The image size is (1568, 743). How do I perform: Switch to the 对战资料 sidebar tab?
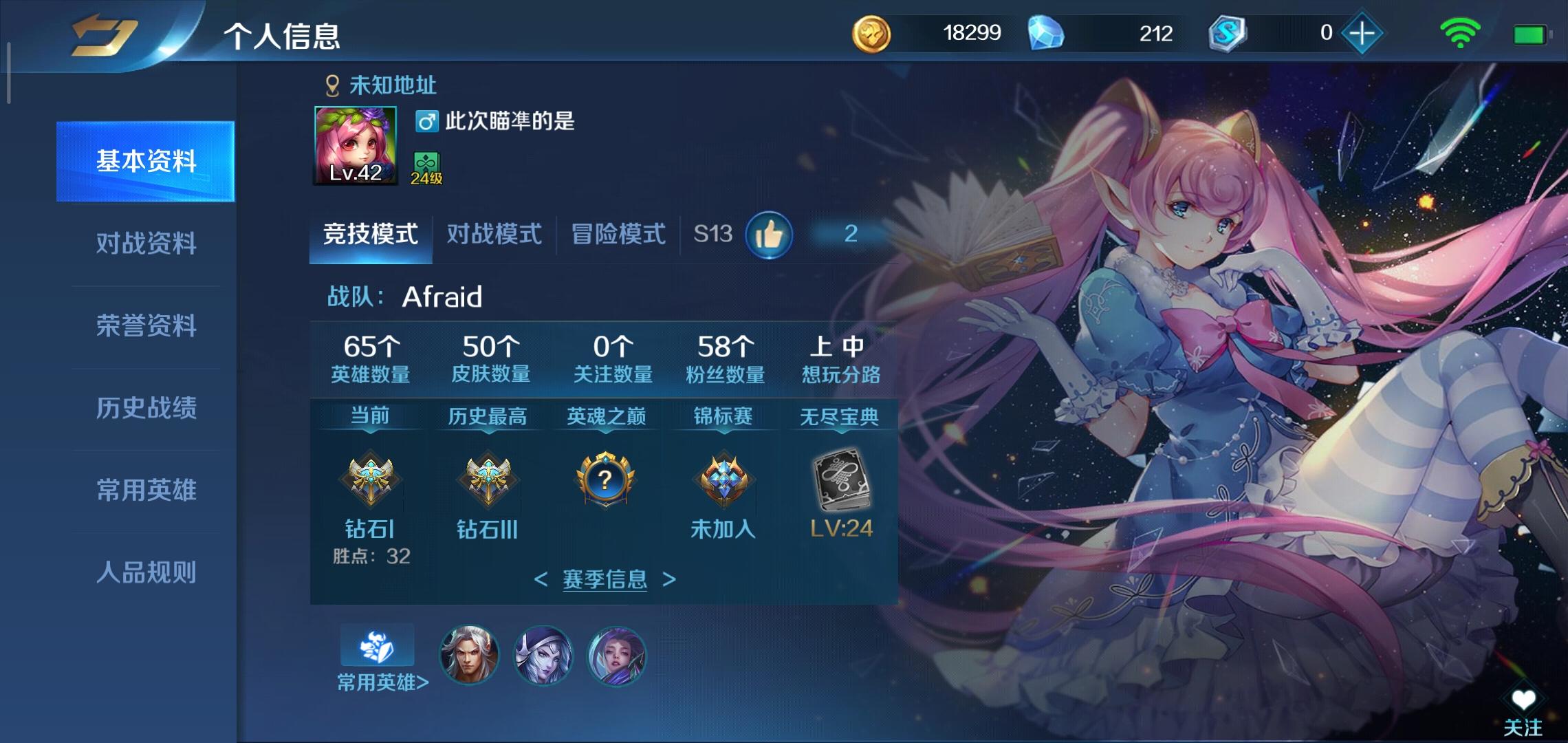click(146, 242)
